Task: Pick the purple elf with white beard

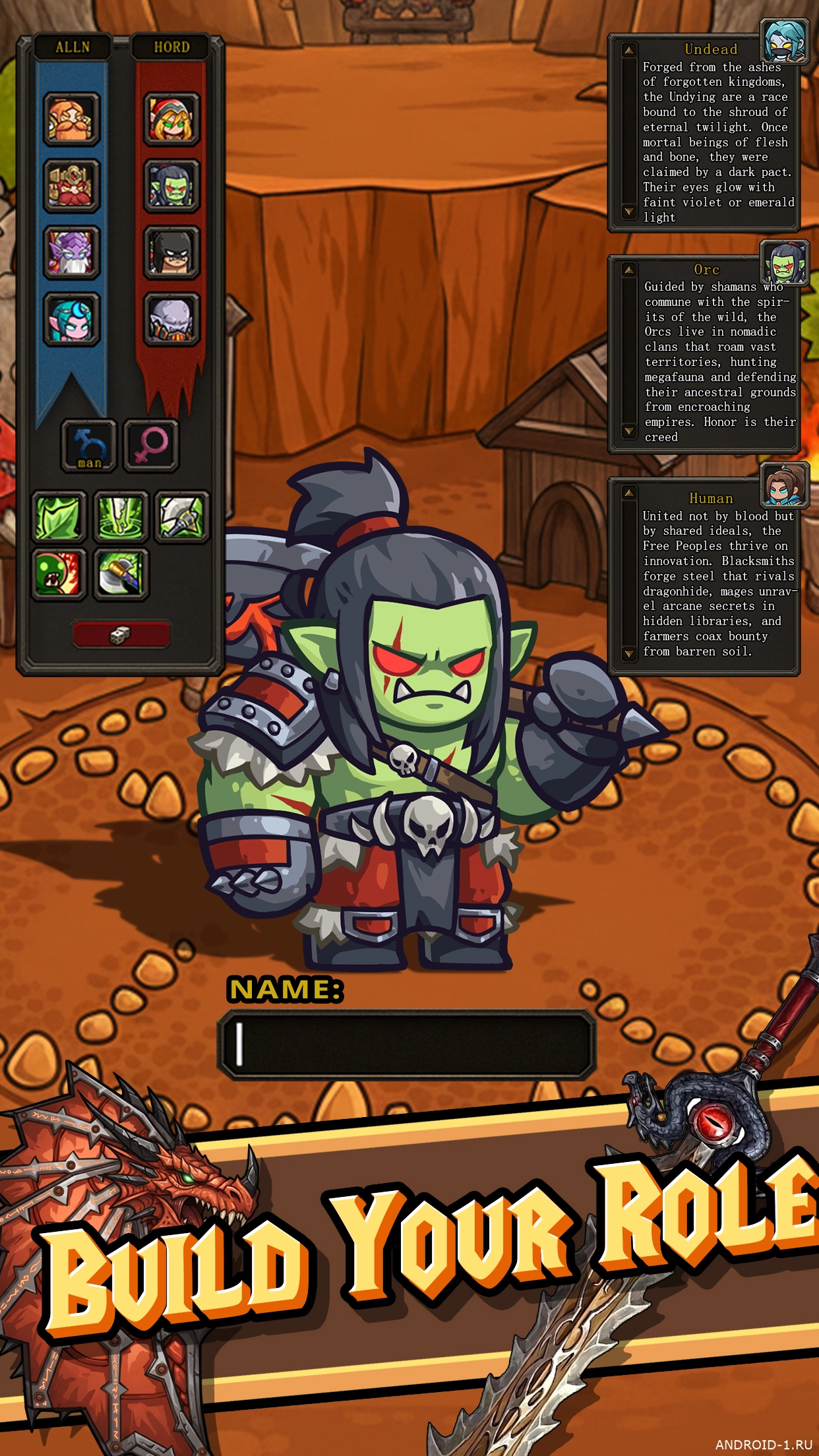Action: click(71, 252)
